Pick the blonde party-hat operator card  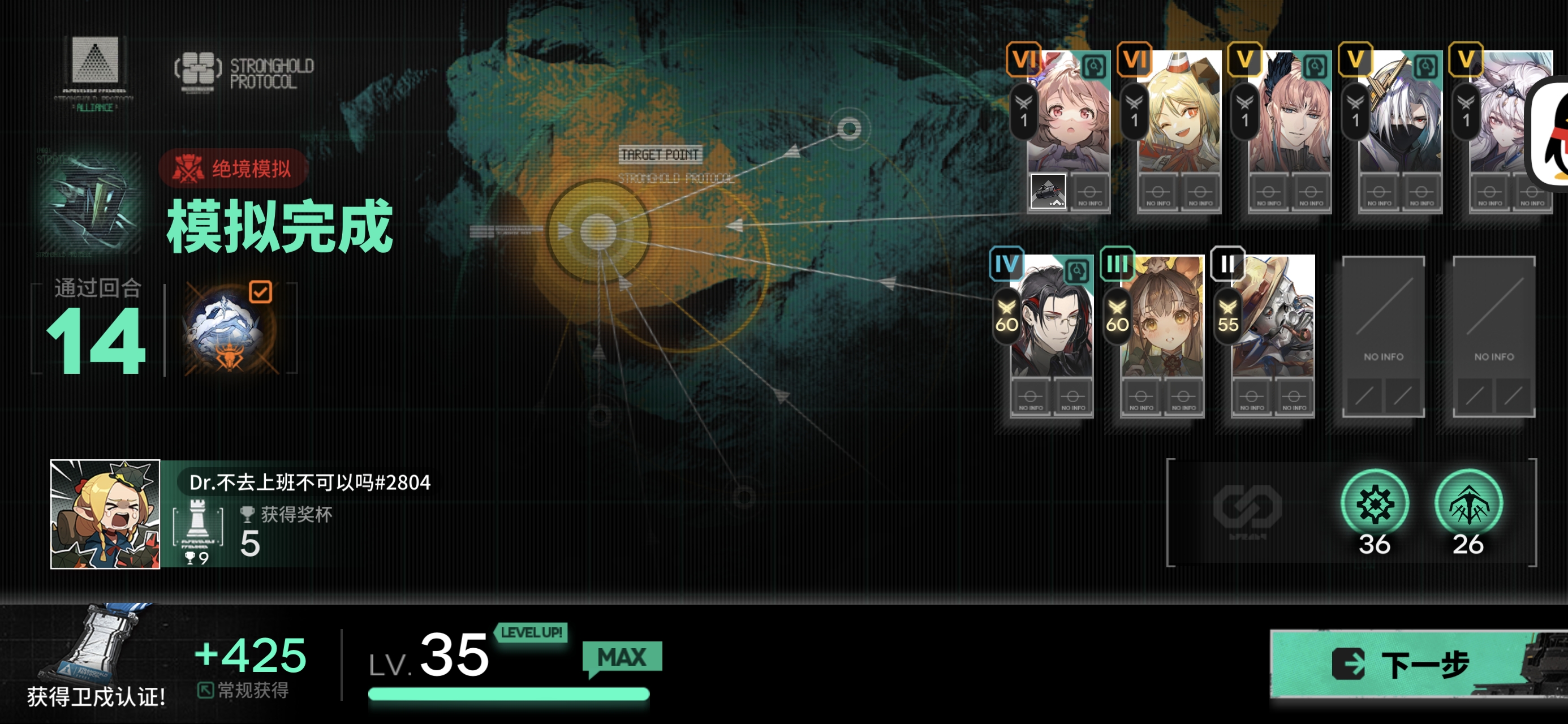coord(1179,116)
